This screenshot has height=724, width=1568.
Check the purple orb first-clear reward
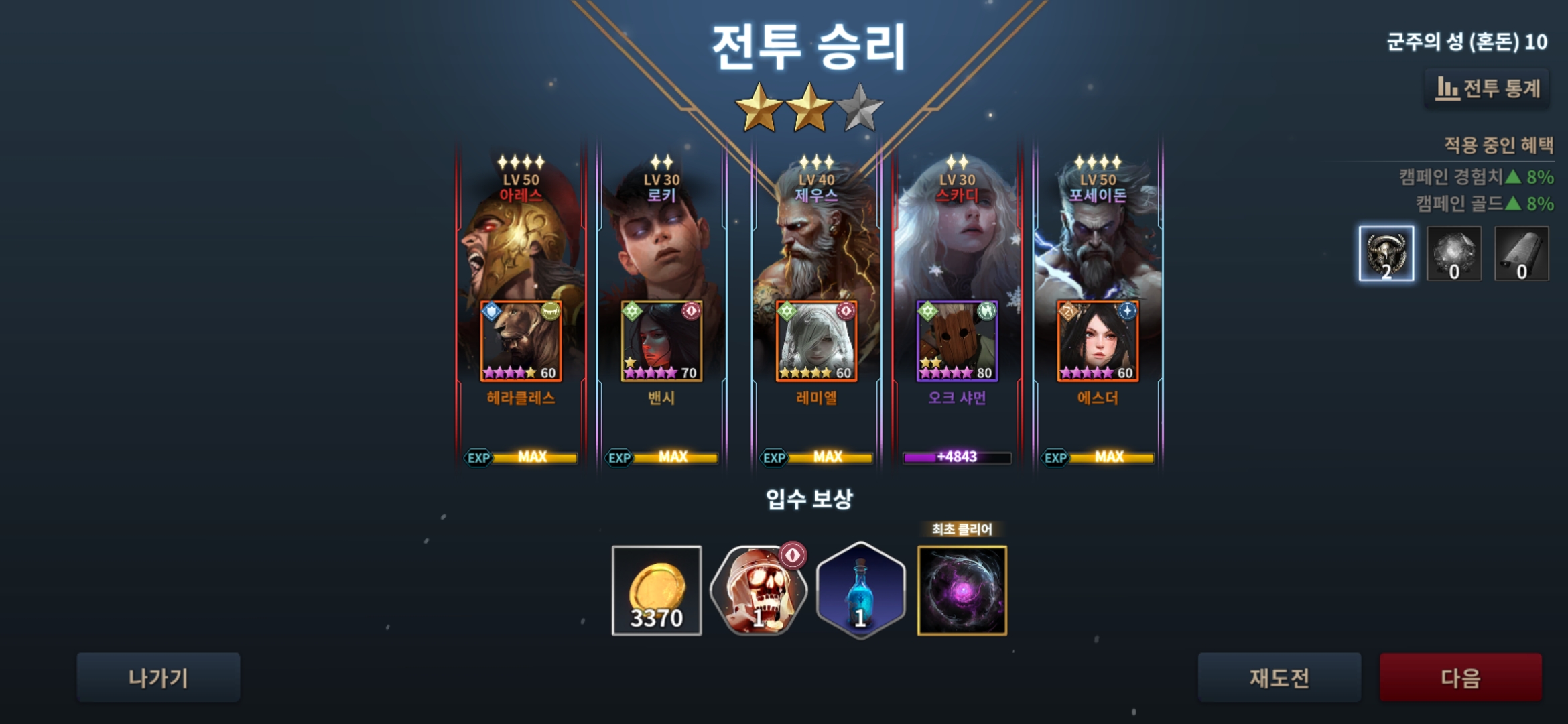tap(962, 591)
